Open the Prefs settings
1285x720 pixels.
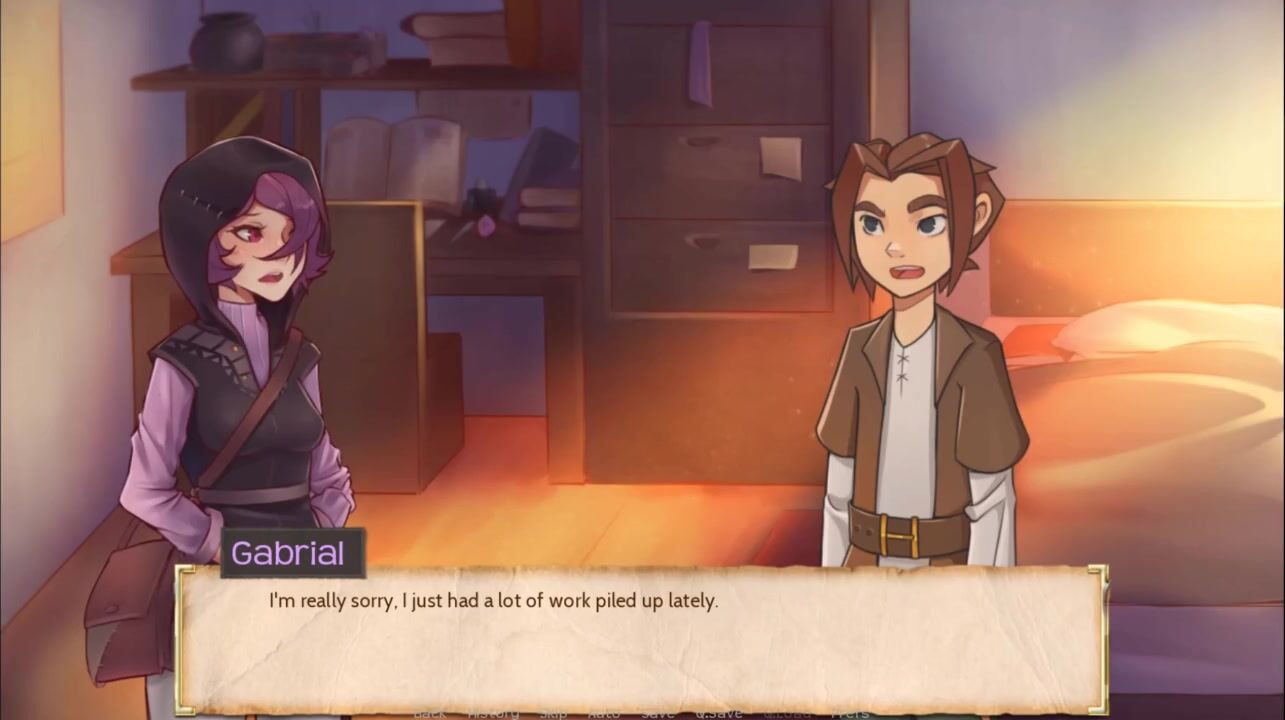click(850, 713)
